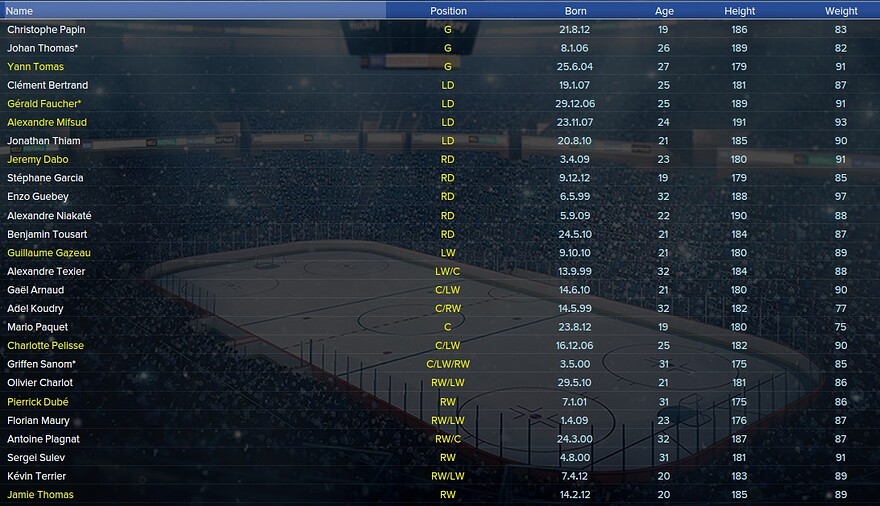Open Yann Tomas player row
Viewport: 880px width, 506px height.
click(x=35, y=67)
